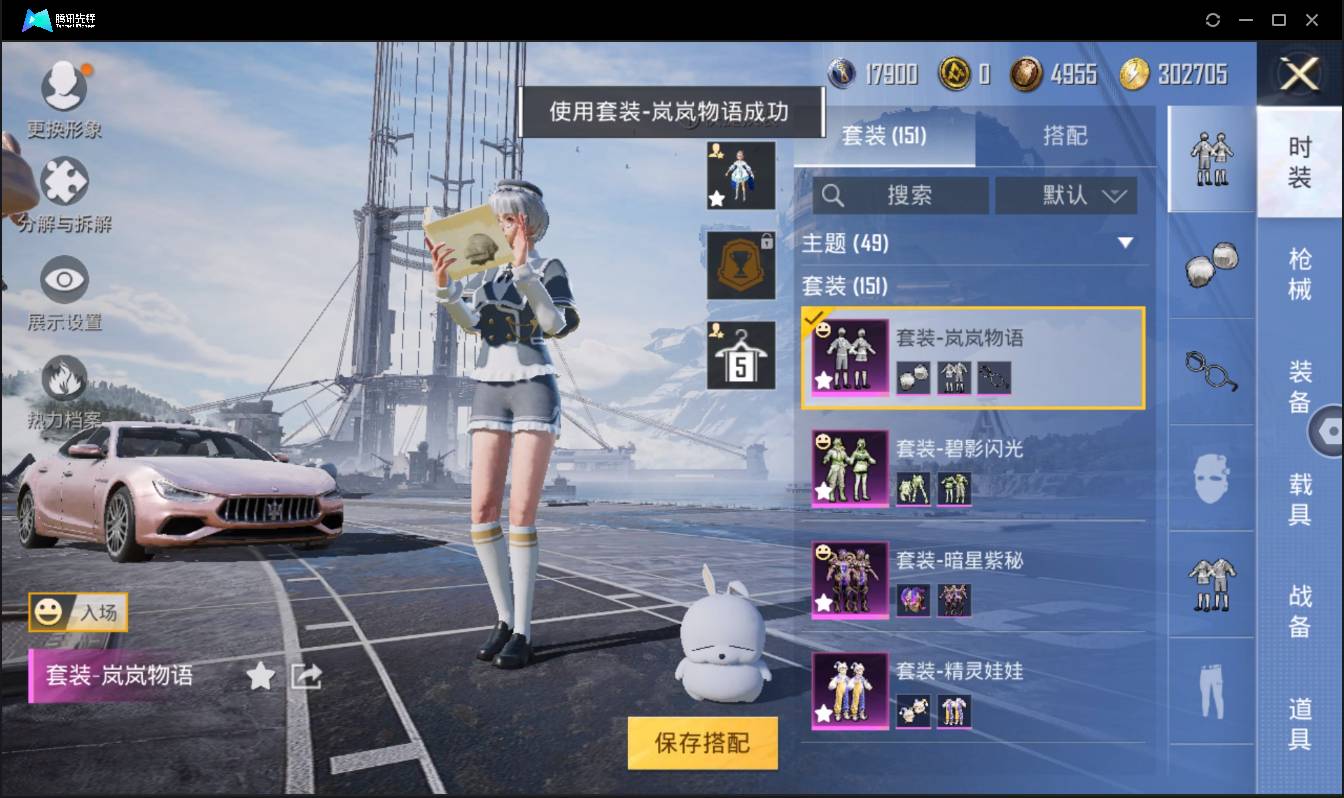Open the 分解与拆解 dismantle tool
The height and width of the screenshot is (798, 1344).
[64, 182]
